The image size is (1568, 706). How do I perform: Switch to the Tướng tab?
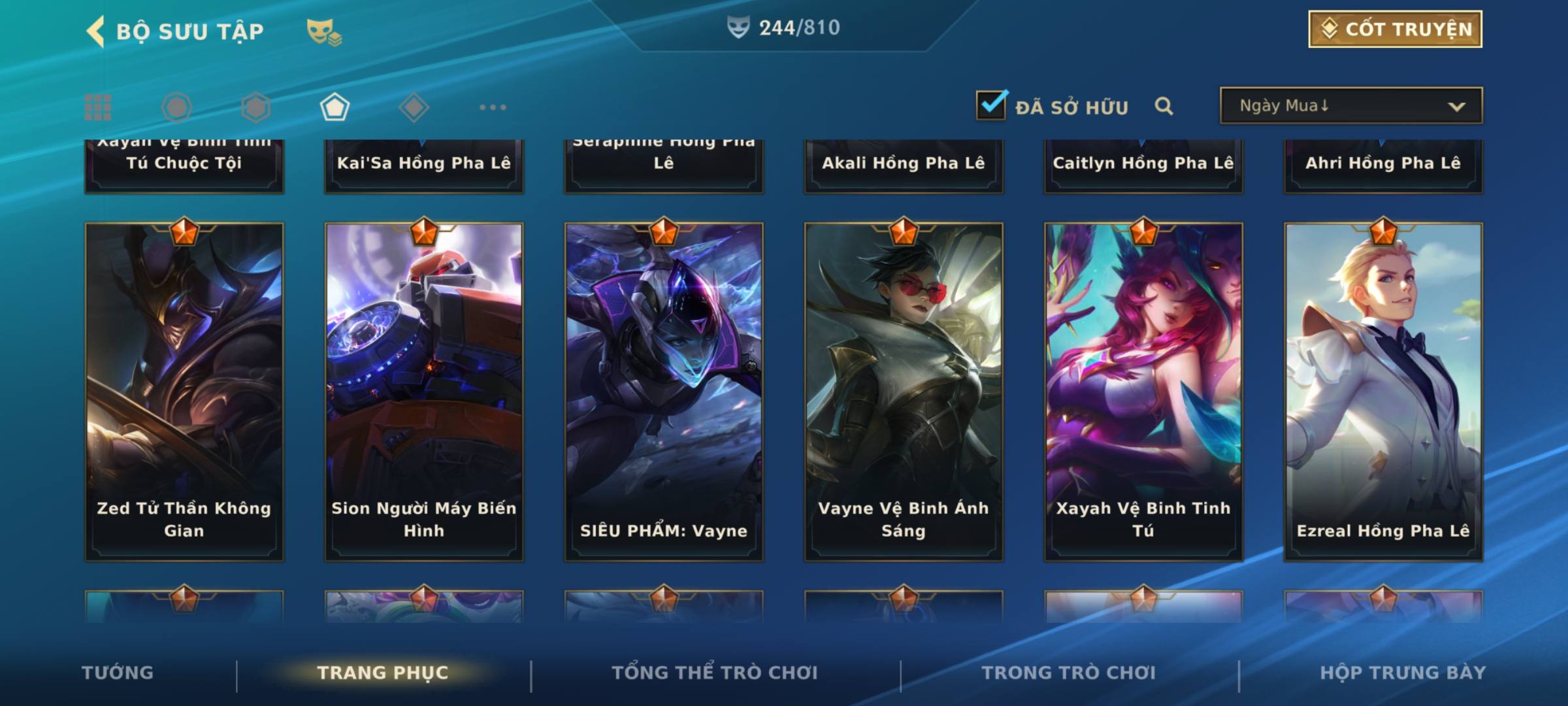coord(118,673)
